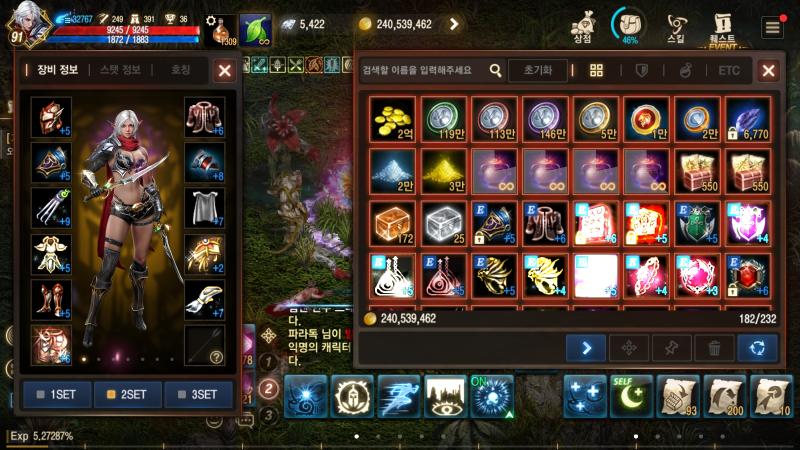Click the 초기화 reset button
The height and width of the screenshot is (450, 800).
pos(538,70)
